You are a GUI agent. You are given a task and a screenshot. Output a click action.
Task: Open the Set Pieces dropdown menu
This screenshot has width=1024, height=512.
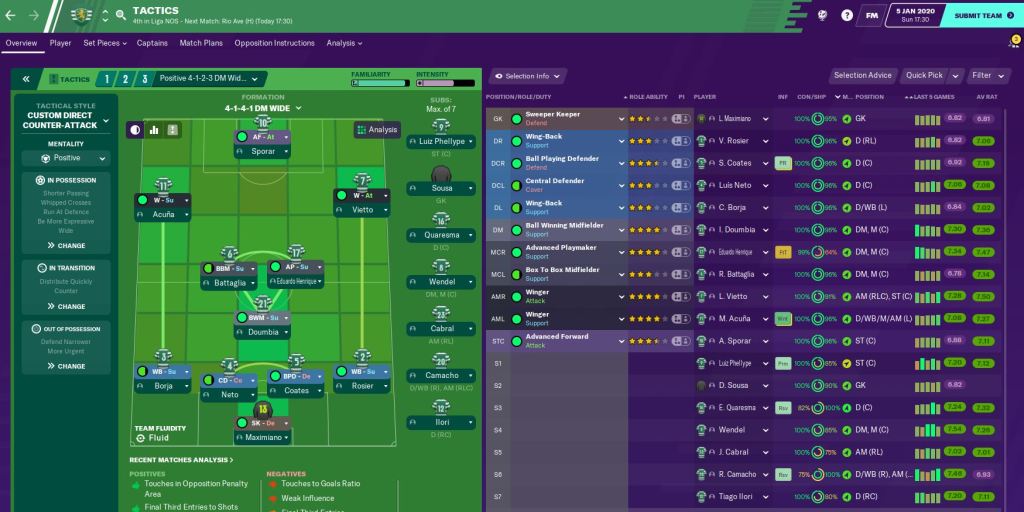[x=104, y=43]
